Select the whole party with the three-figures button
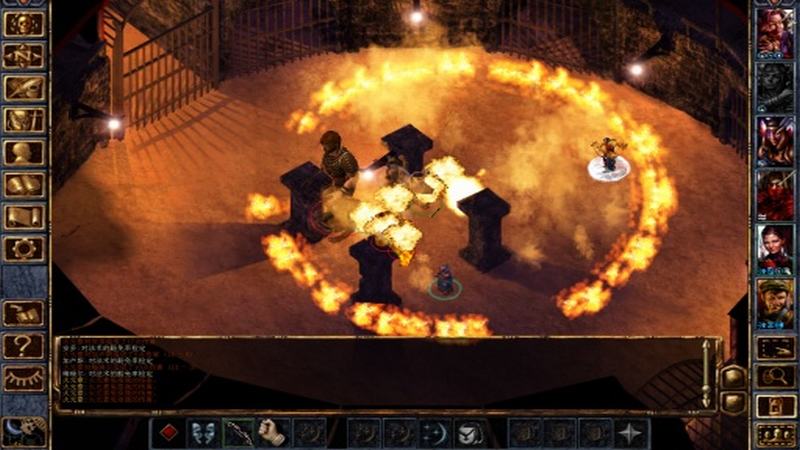The width and height of the screenshot is (800, 450). [x=775, y=434]
